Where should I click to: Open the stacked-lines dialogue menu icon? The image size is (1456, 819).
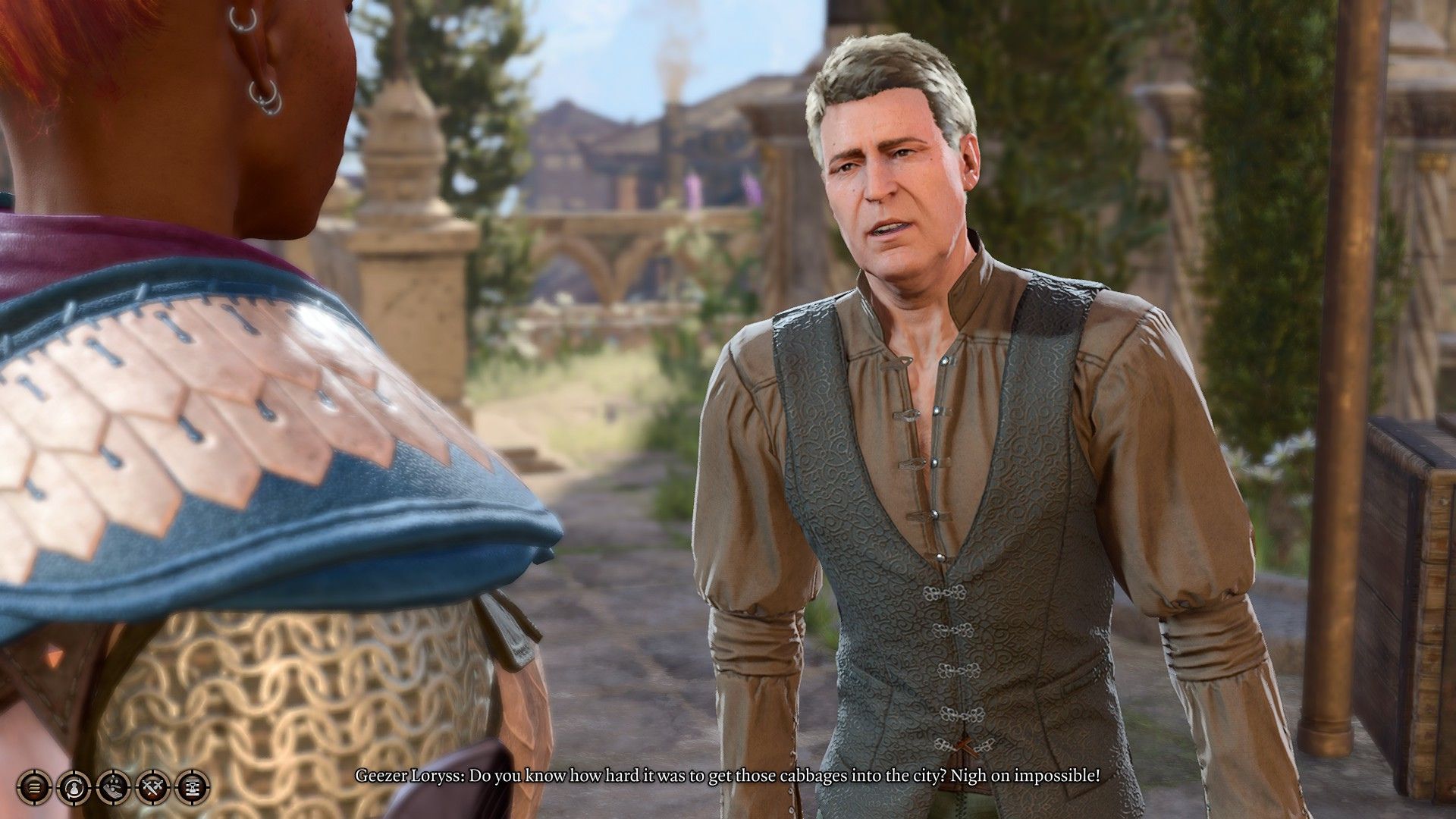click(x=34, y=788)
